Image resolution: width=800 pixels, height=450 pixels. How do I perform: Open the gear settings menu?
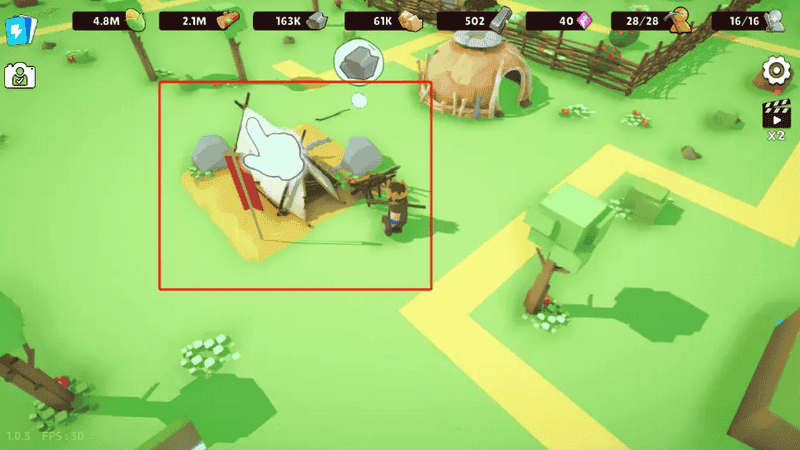(775, 72)
